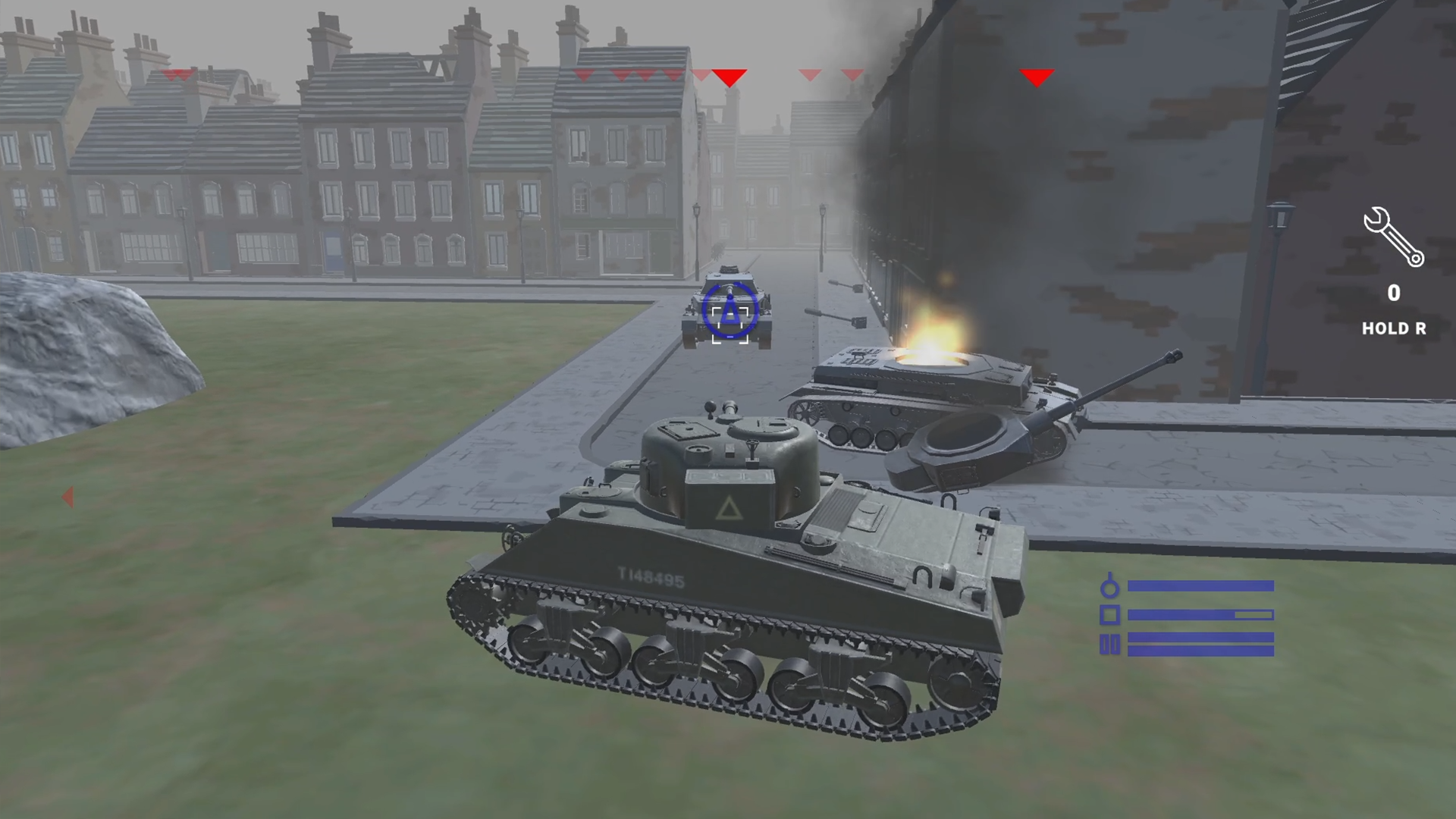Screen dimensions: 1456x819
Task: Select the HOLD R repair prompt
Action: [1393, 329]
